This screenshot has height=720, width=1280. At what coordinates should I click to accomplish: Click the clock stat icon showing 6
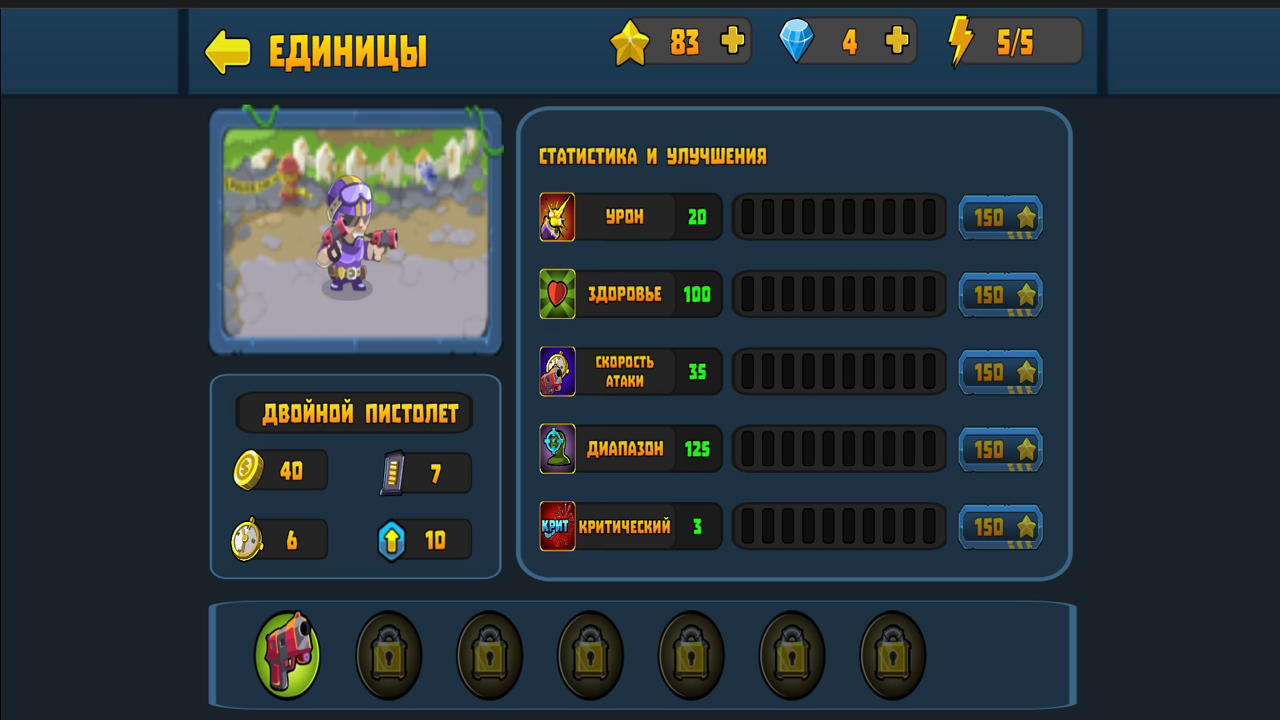tap(249, 540)
